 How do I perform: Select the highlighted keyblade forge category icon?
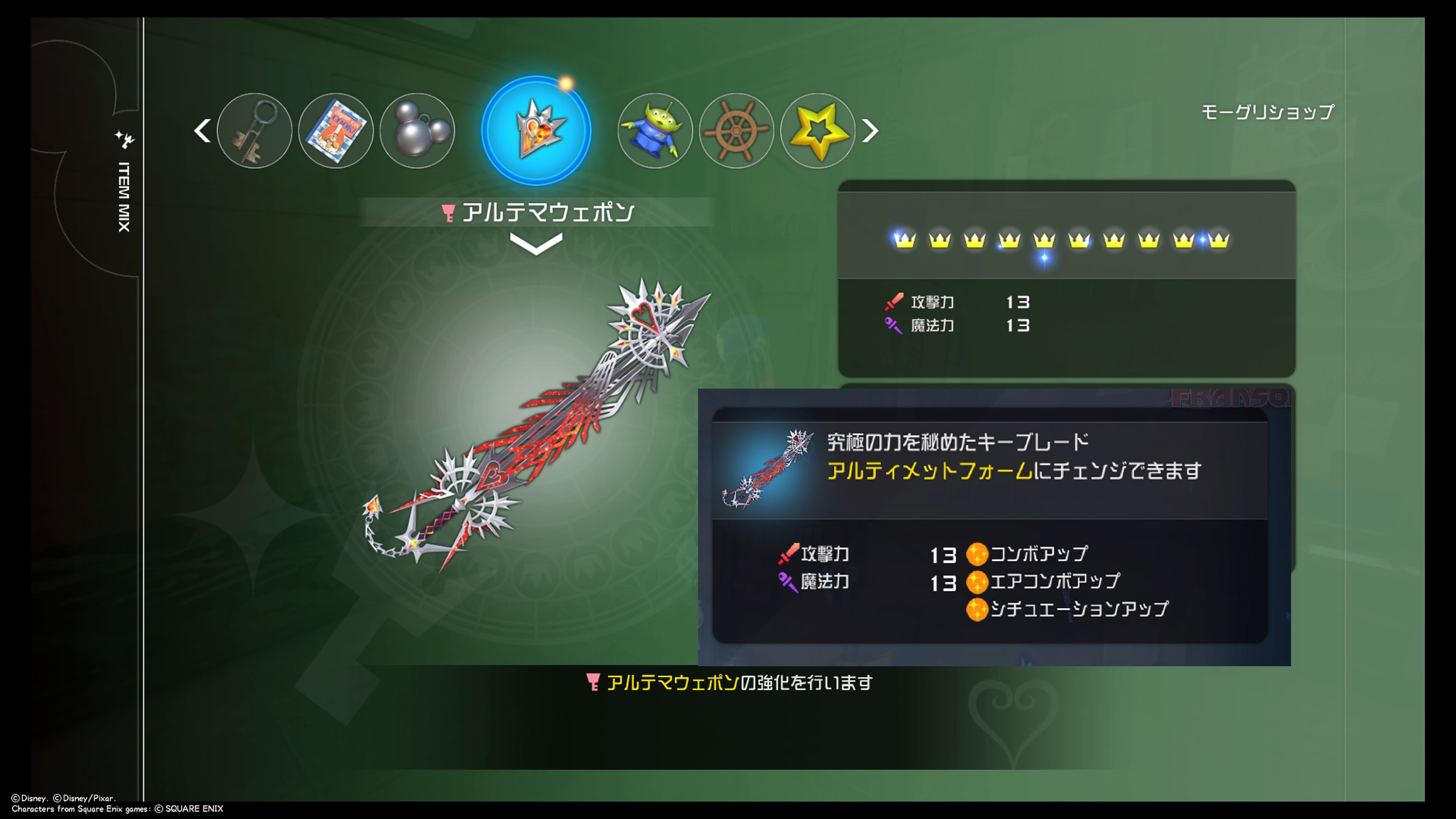point(536,130)
